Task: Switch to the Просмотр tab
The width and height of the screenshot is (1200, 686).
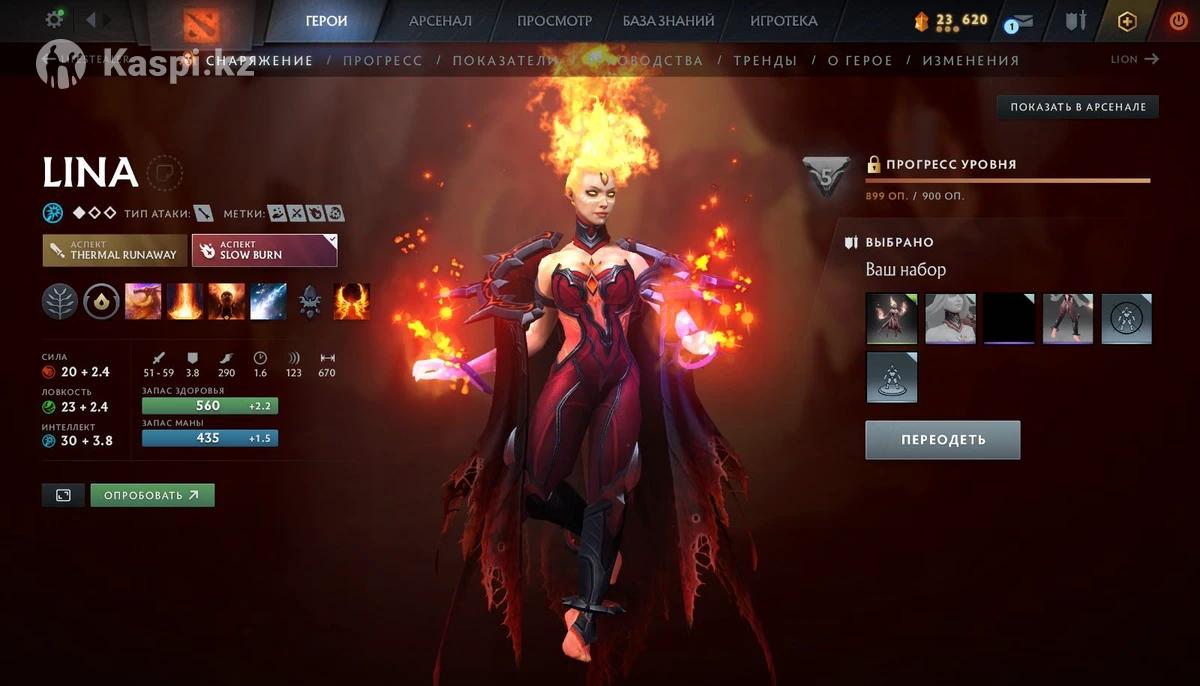Action: click(554, 20)
